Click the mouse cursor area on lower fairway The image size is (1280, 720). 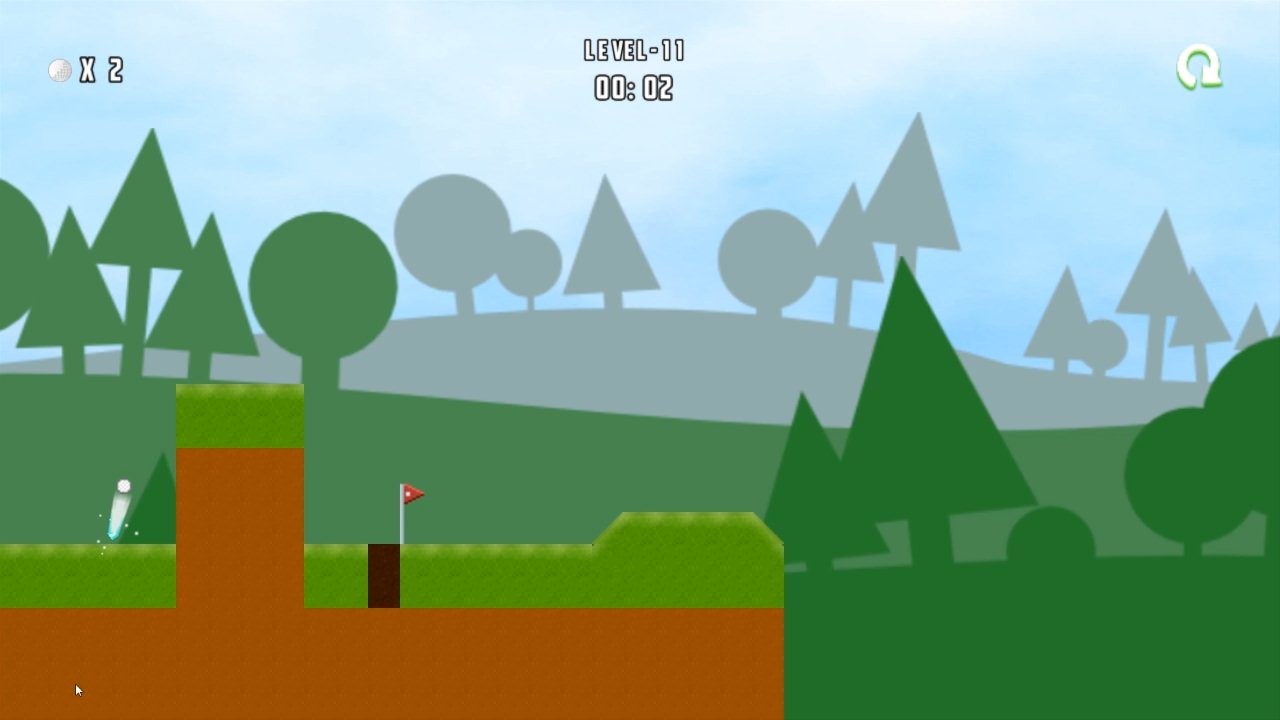click(77, 690)
